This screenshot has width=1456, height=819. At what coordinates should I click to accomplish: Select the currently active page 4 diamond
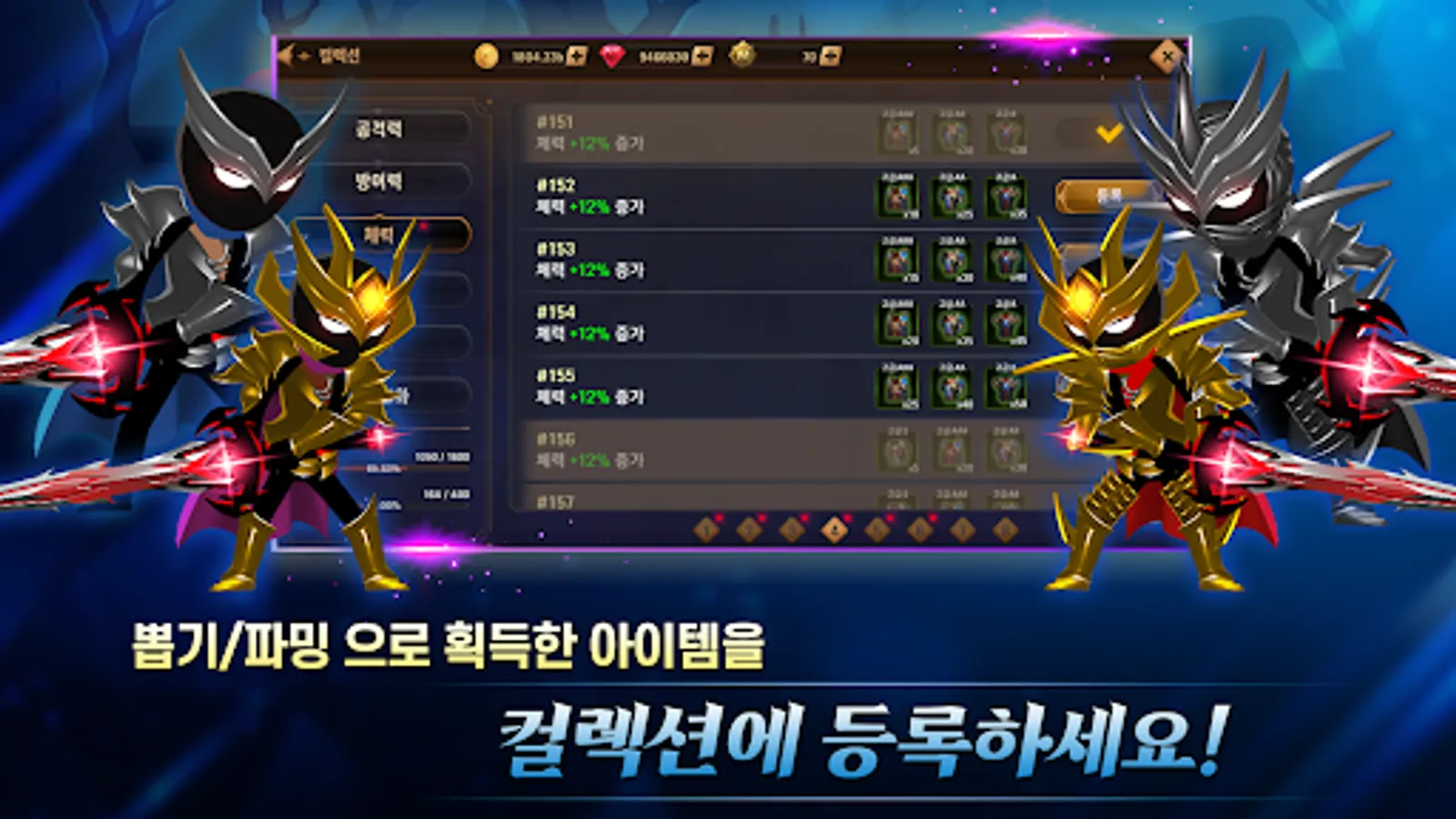coord(836,530)
